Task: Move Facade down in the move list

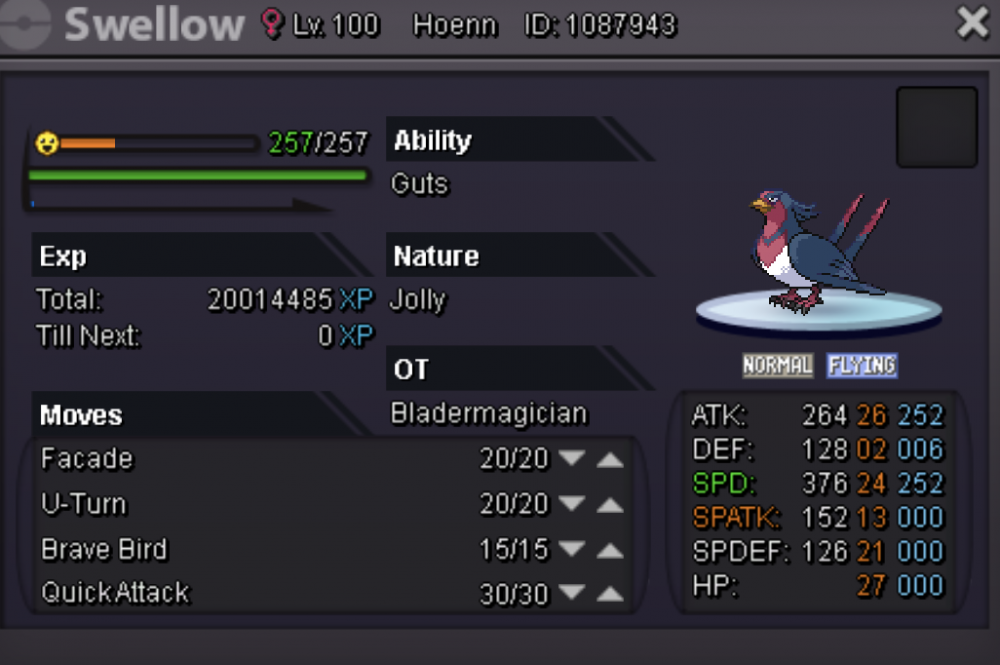Action: (572, 459)
